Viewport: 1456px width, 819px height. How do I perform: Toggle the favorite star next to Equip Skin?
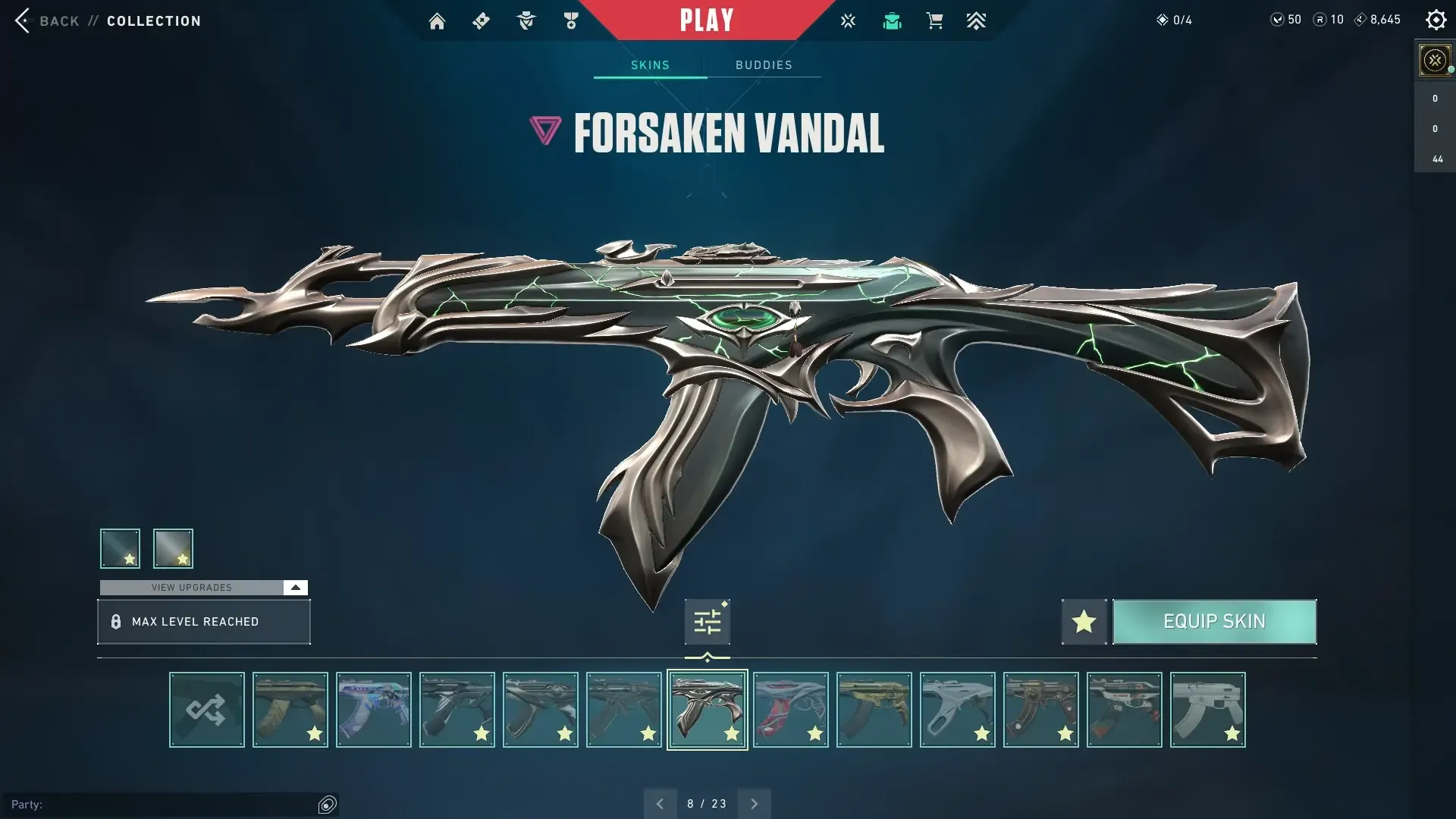[1084, 621]
